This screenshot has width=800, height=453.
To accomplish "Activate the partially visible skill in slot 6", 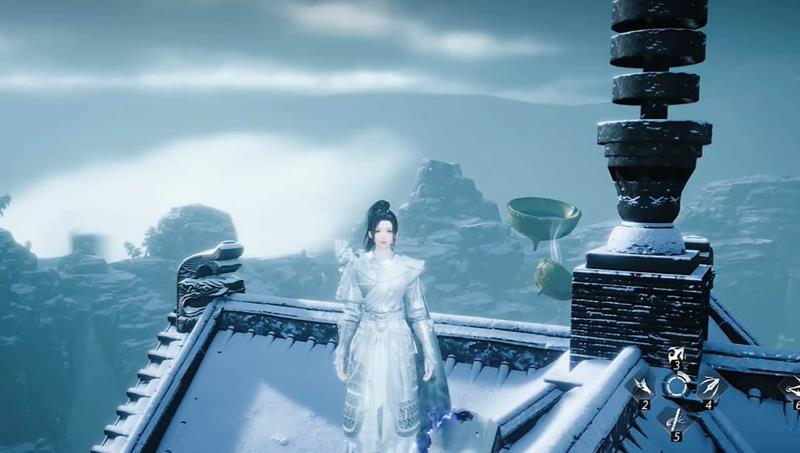I will pyautogui.click(x=791, y=388).
